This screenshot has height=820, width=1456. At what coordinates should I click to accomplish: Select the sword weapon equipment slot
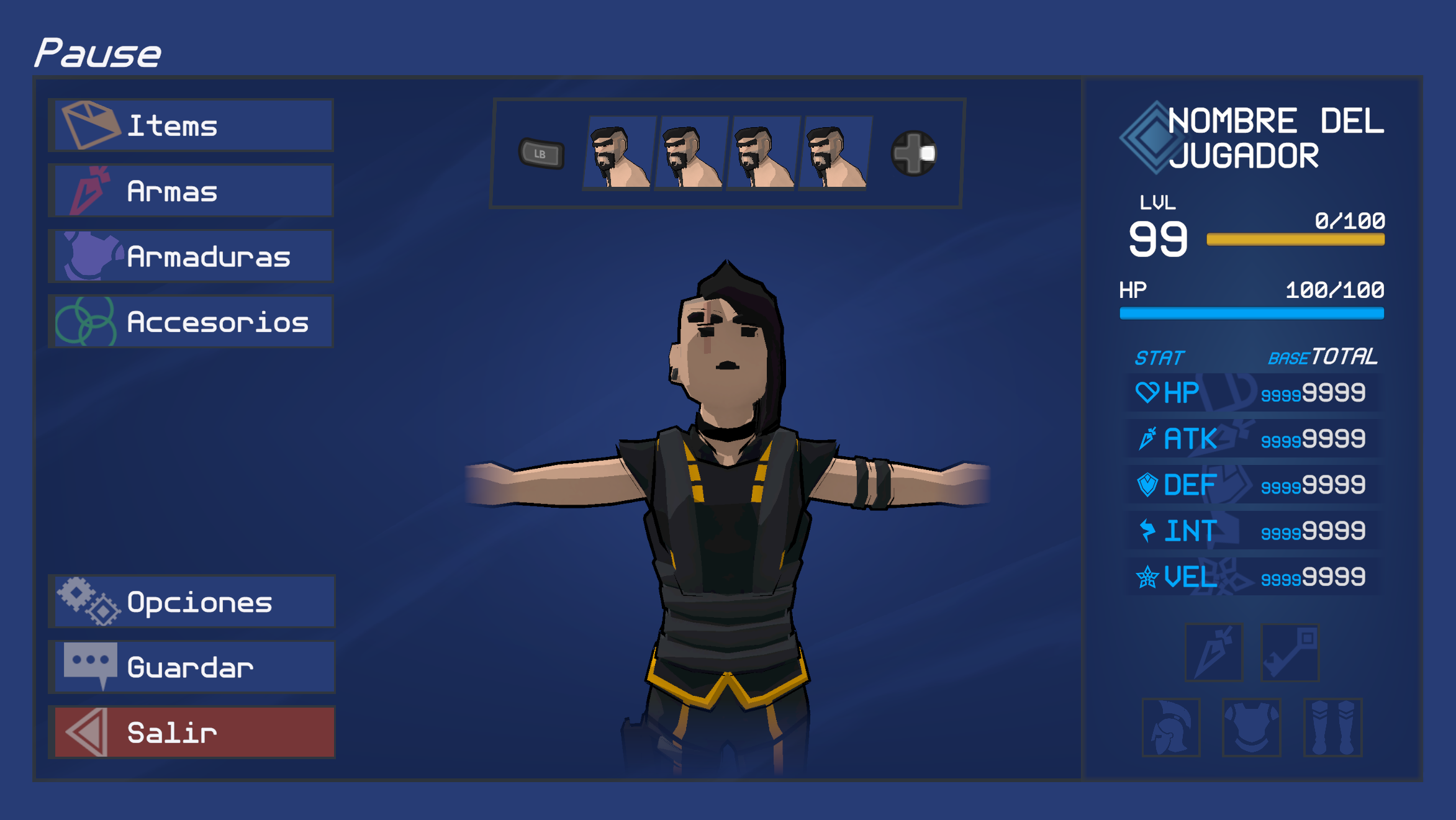click(1213, 653)
